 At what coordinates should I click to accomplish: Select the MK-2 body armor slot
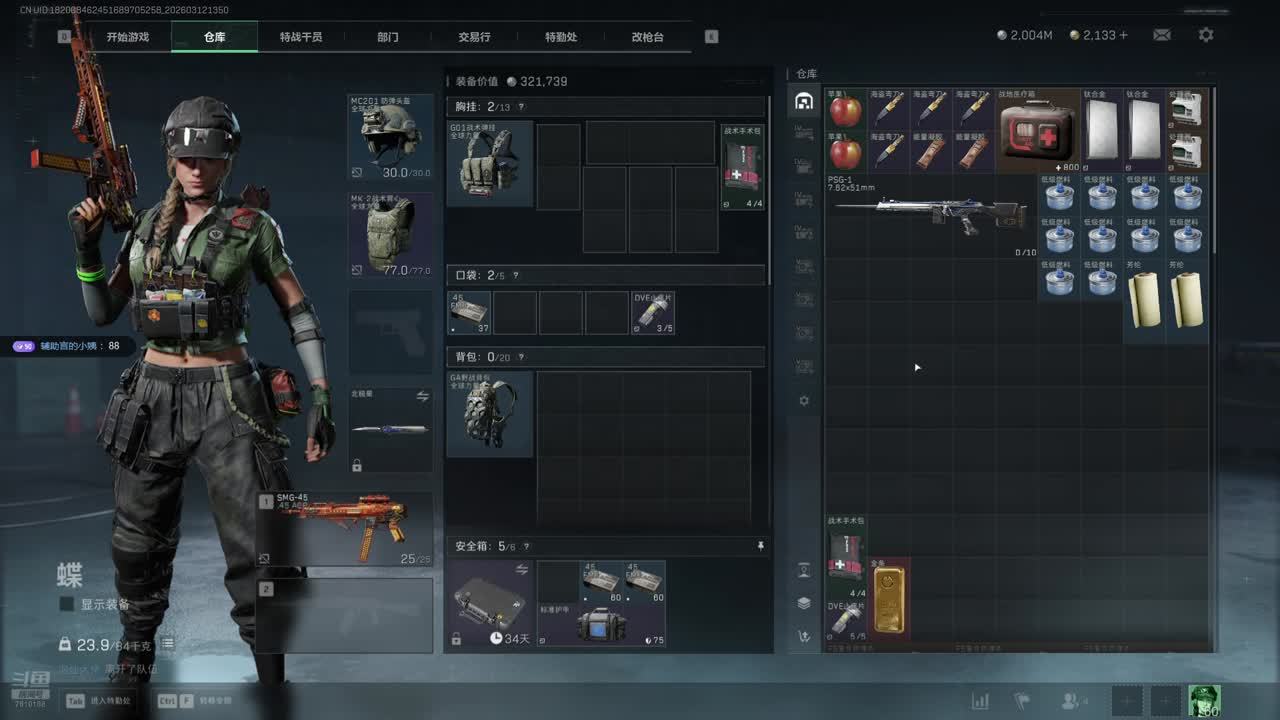390,235
